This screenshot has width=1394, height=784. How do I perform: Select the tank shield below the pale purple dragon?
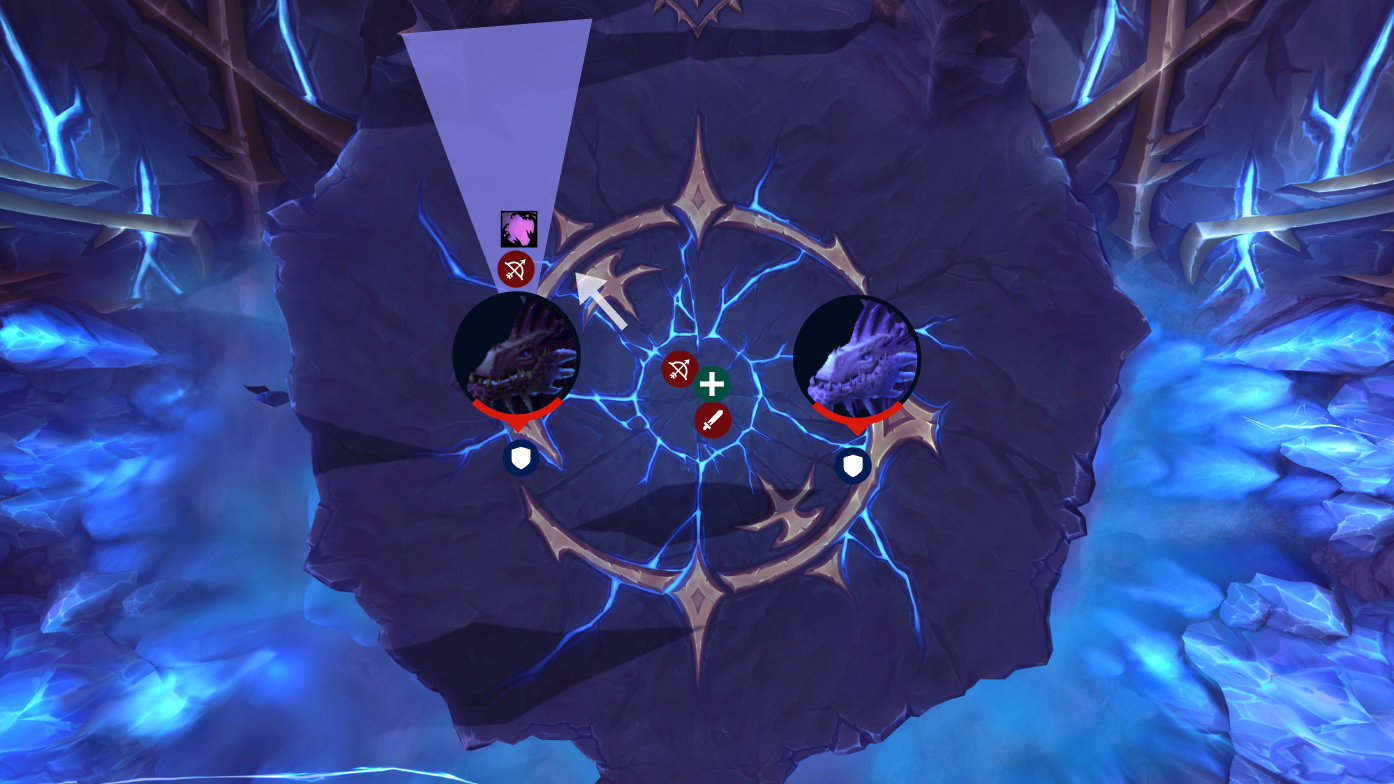(853, 466)
